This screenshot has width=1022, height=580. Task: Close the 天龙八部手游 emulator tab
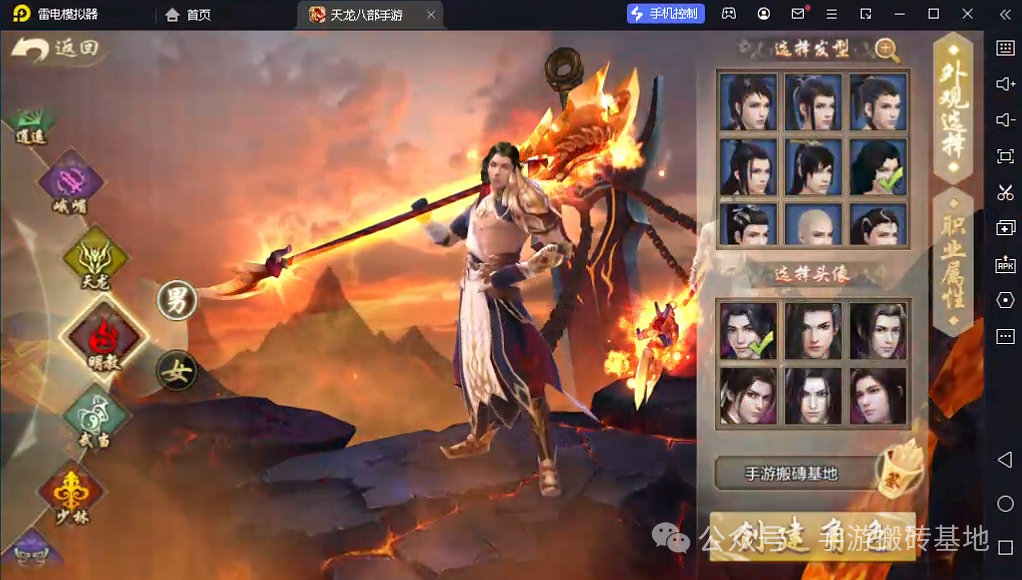431,14
